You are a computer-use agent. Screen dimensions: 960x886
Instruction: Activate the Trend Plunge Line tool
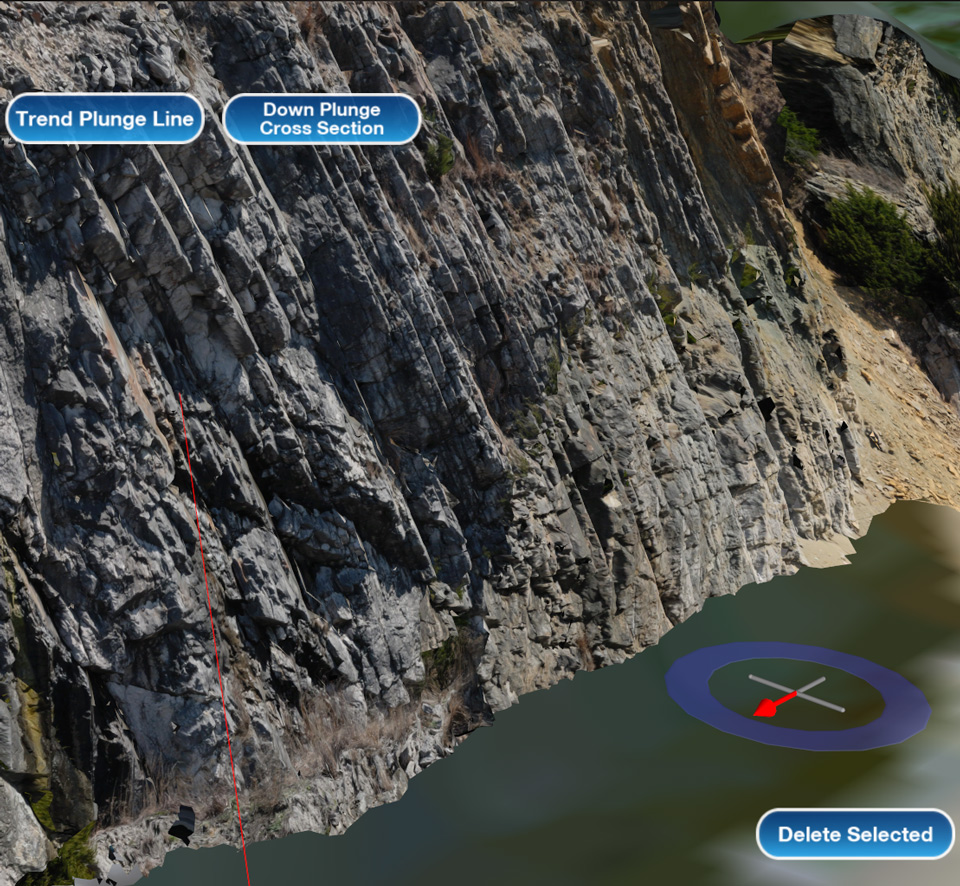pyautogui.click(x=105, y=119)
